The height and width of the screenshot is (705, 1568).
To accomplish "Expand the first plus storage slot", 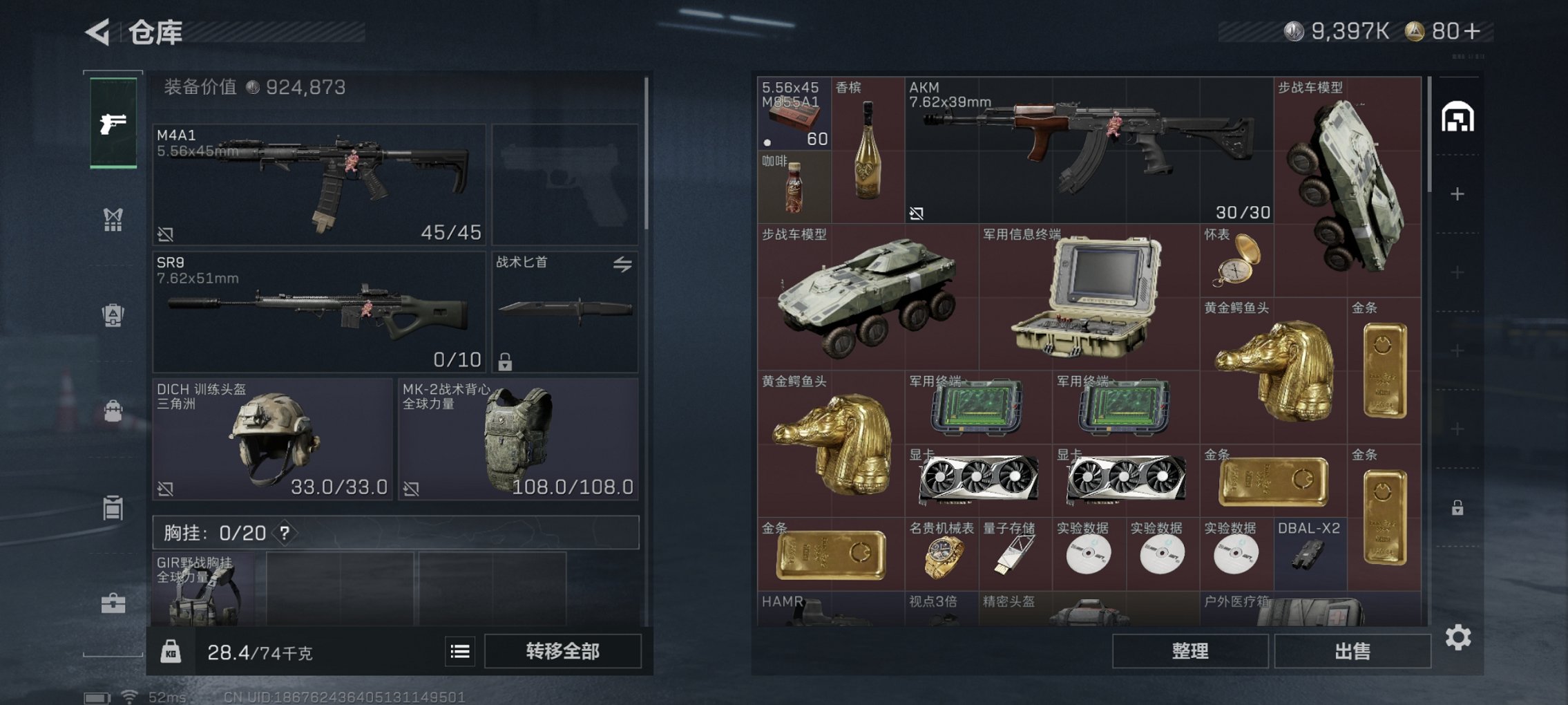I will point(1459,194).
